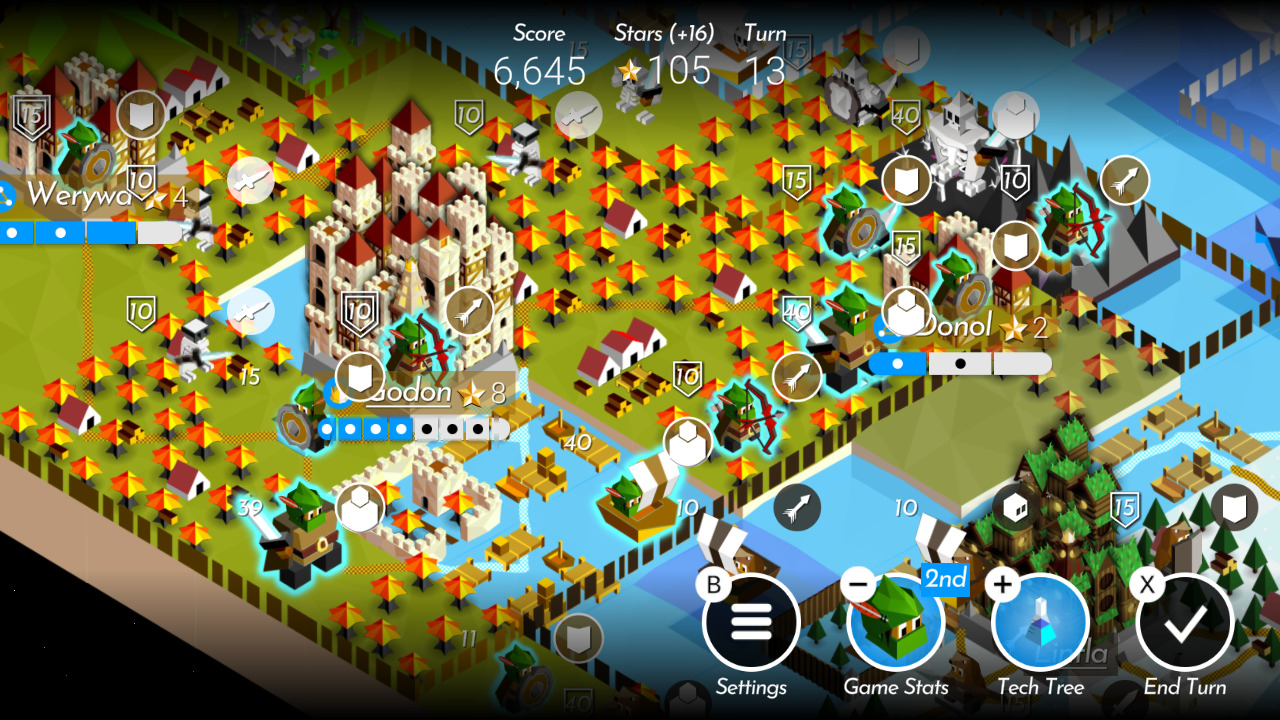Click the End Turn checkmark icon
Viewport: 1280px width, 720px height.
pos(1184,621)
